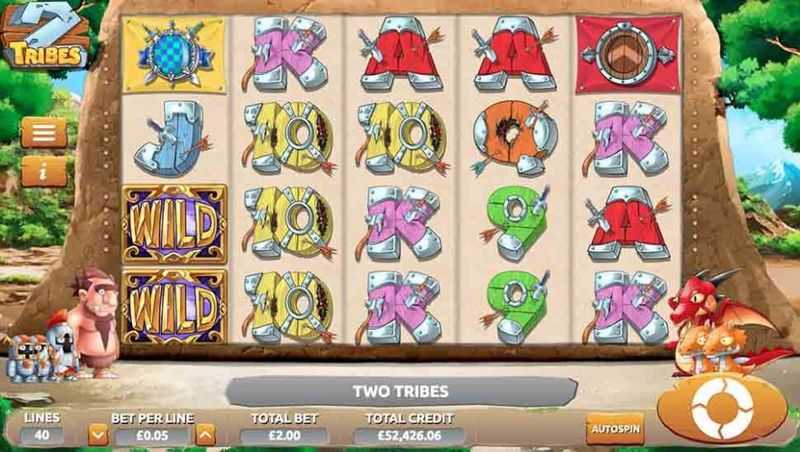Viewport: 800px width, 452px height.
Task: Decrease the bet per line
Action: coord(98,434)
